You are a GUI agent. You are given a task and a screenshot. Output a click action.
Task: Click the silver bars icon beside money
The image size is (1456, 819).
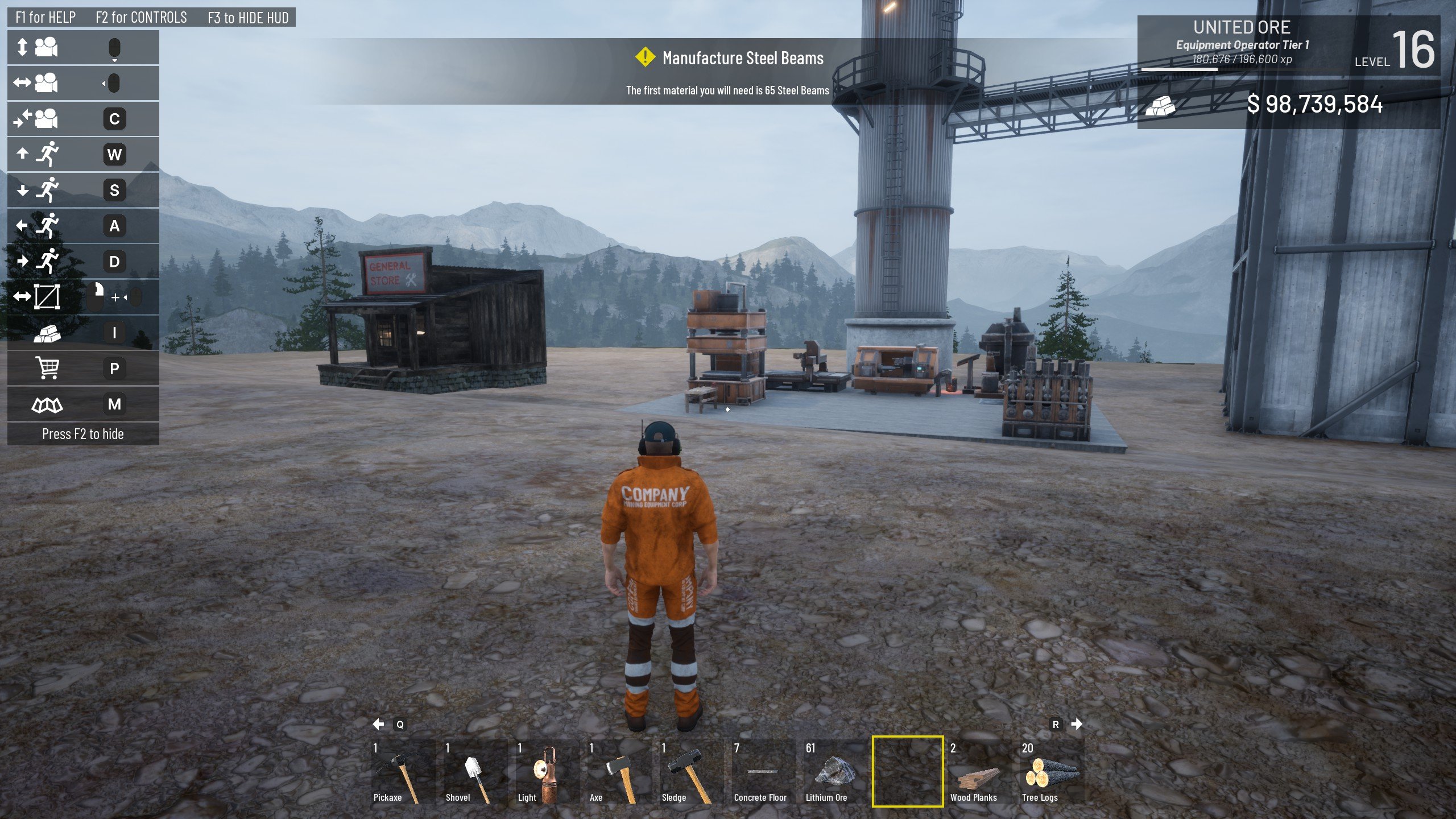[x=1160, y=105]
